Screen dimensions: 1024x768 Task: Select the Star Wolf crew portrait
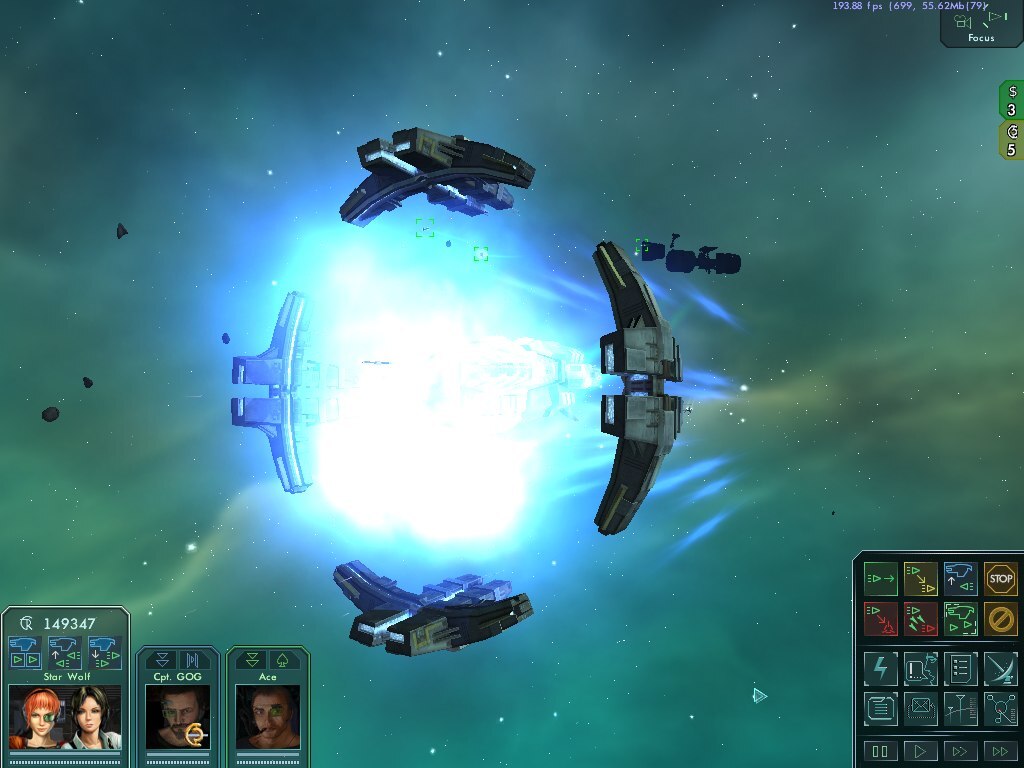pyautogui.click(x=65, y=716)
